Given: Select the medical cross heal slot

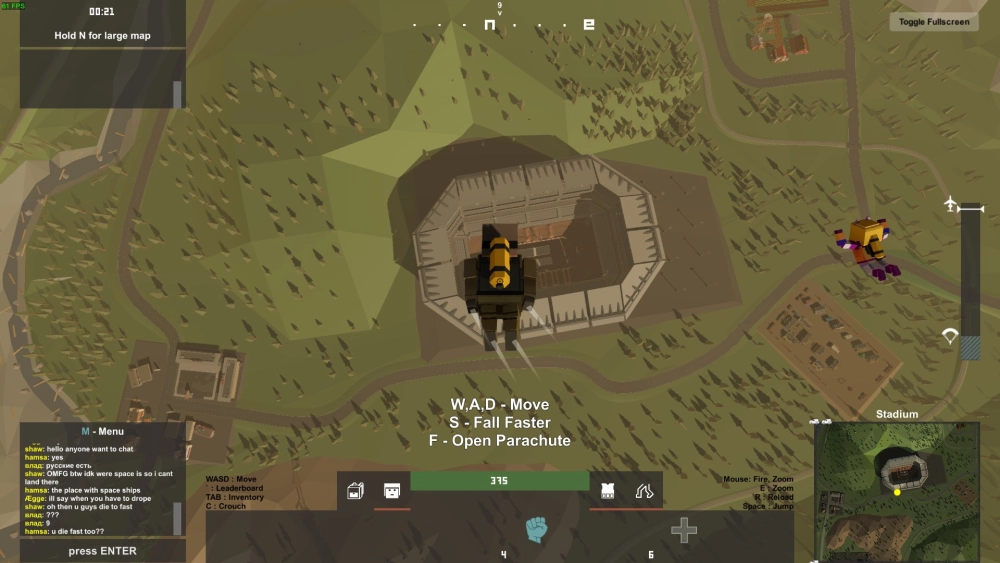Looking at the screenshot, I should [x=684, y=530].
